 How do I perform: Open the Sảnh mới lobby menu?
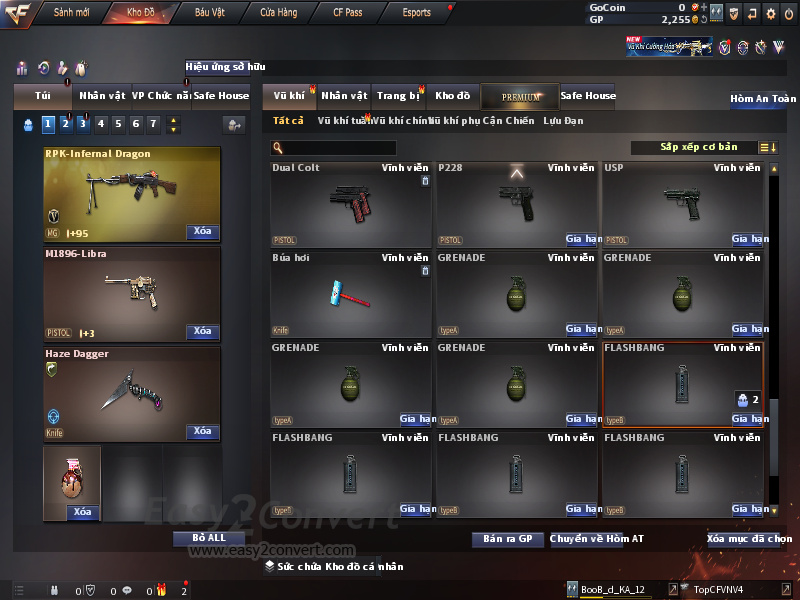coord(72,13)
